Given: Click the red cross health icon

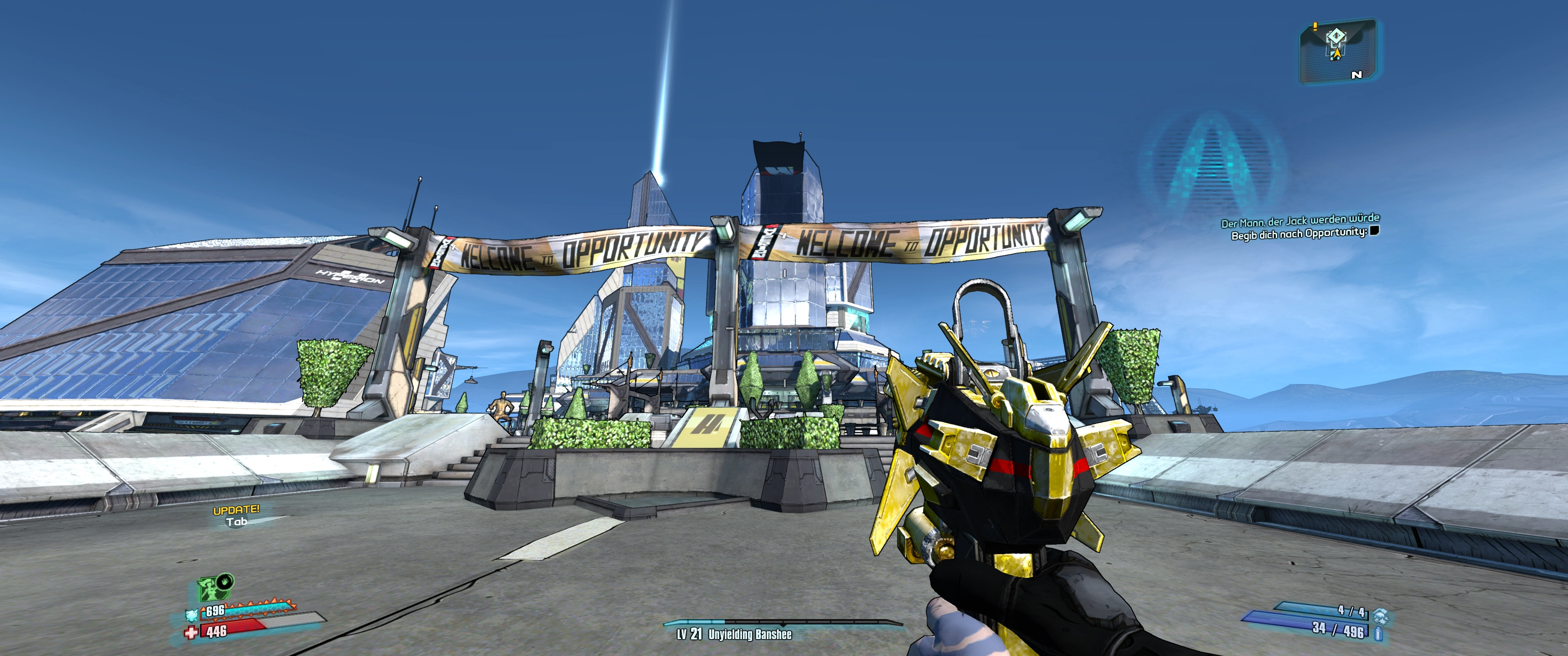Looking at the screenshot, I should coord(191,633).
